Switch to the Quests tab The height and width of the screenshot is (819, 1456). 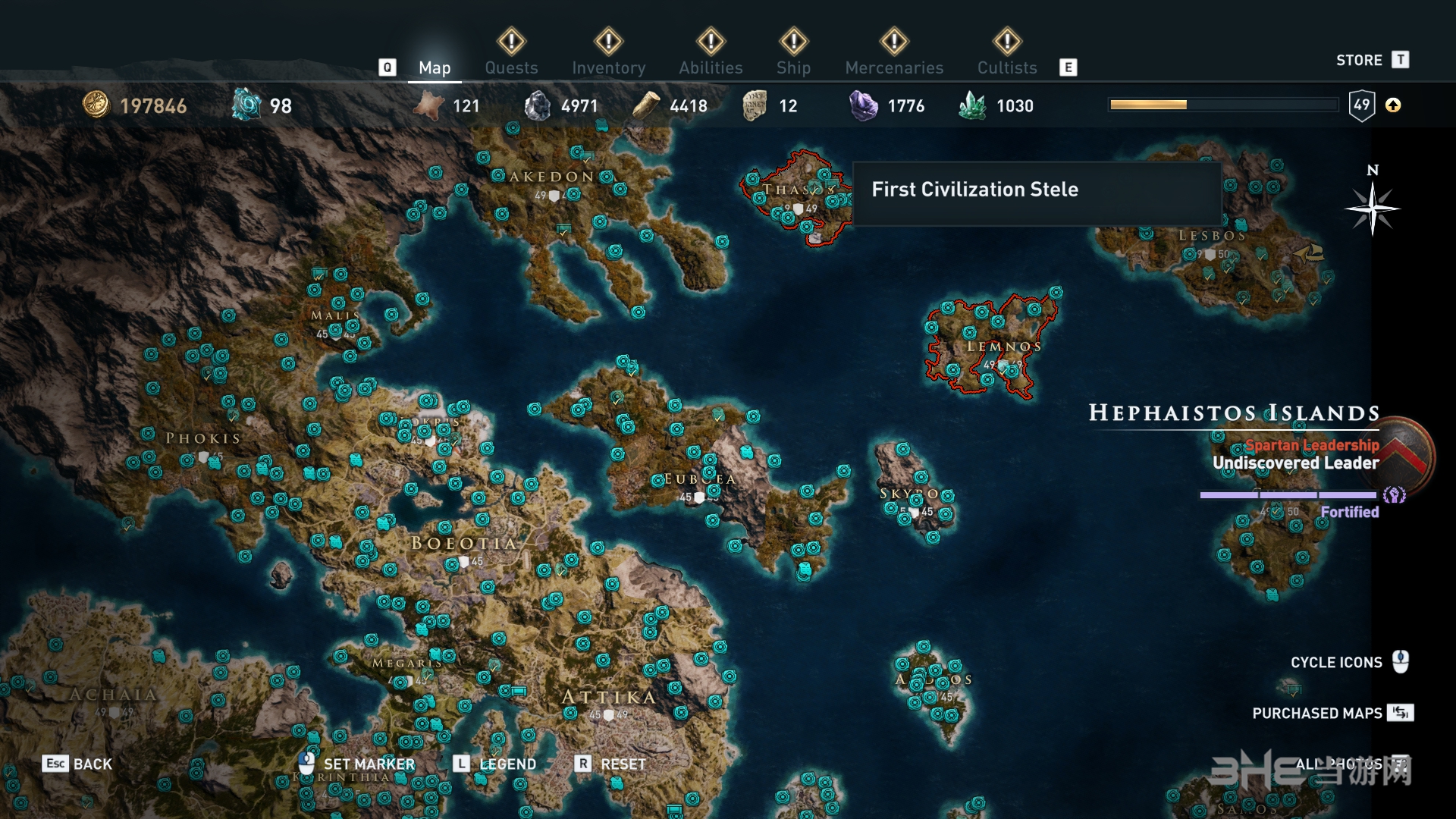[x=511, y=67]
